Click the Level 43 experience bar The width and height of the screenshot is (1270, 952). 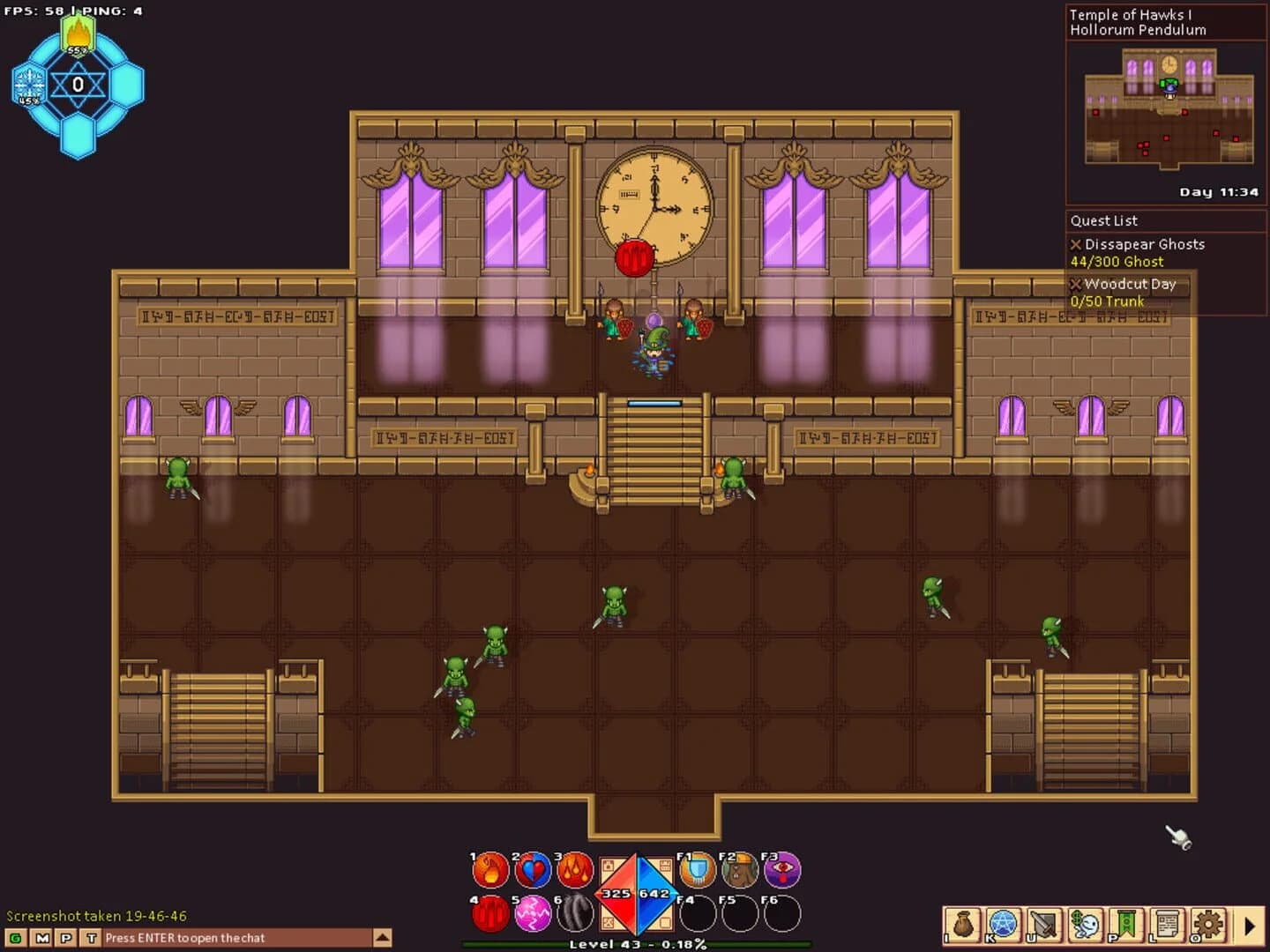635,945
